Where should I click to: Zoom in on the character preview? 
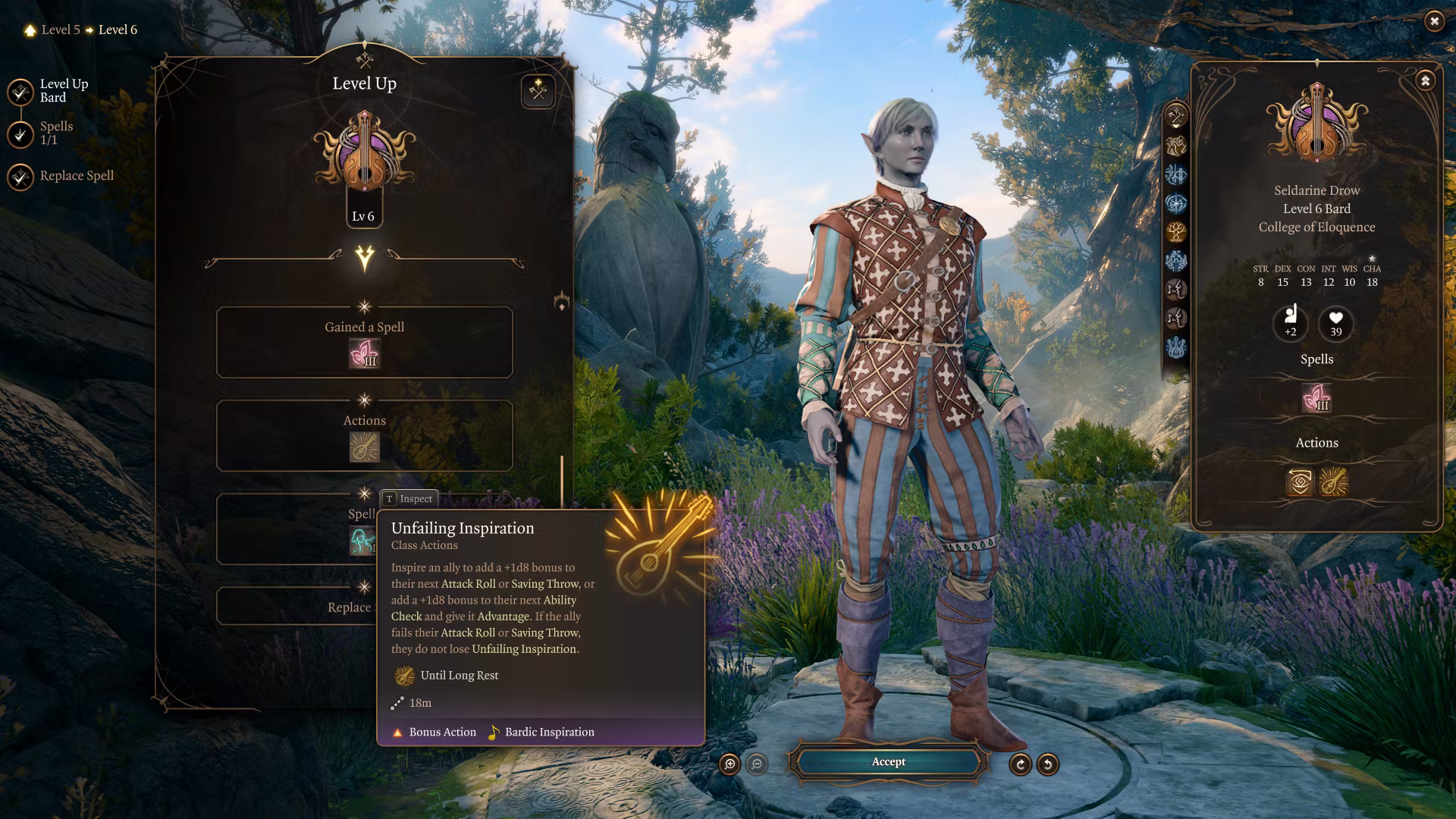coord(730,764)
